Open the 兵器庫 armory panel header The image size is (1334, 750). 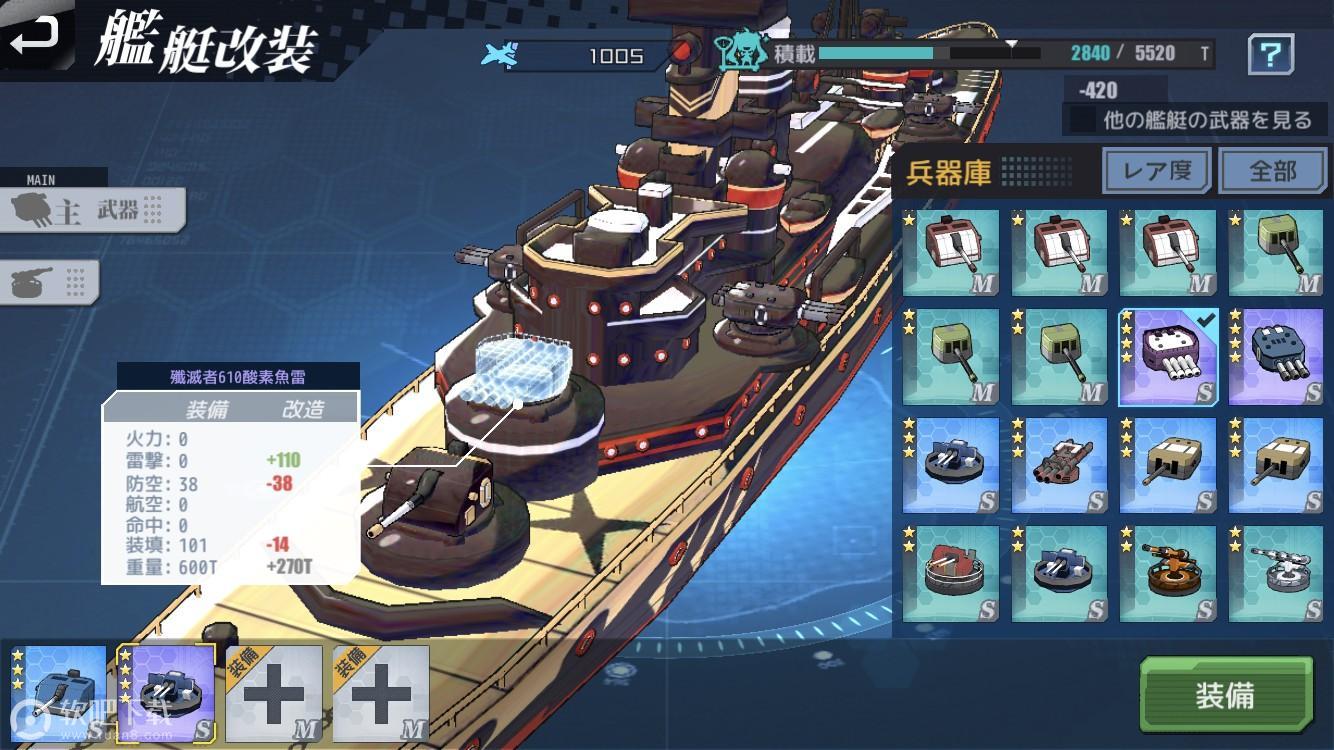click(947, 171)
